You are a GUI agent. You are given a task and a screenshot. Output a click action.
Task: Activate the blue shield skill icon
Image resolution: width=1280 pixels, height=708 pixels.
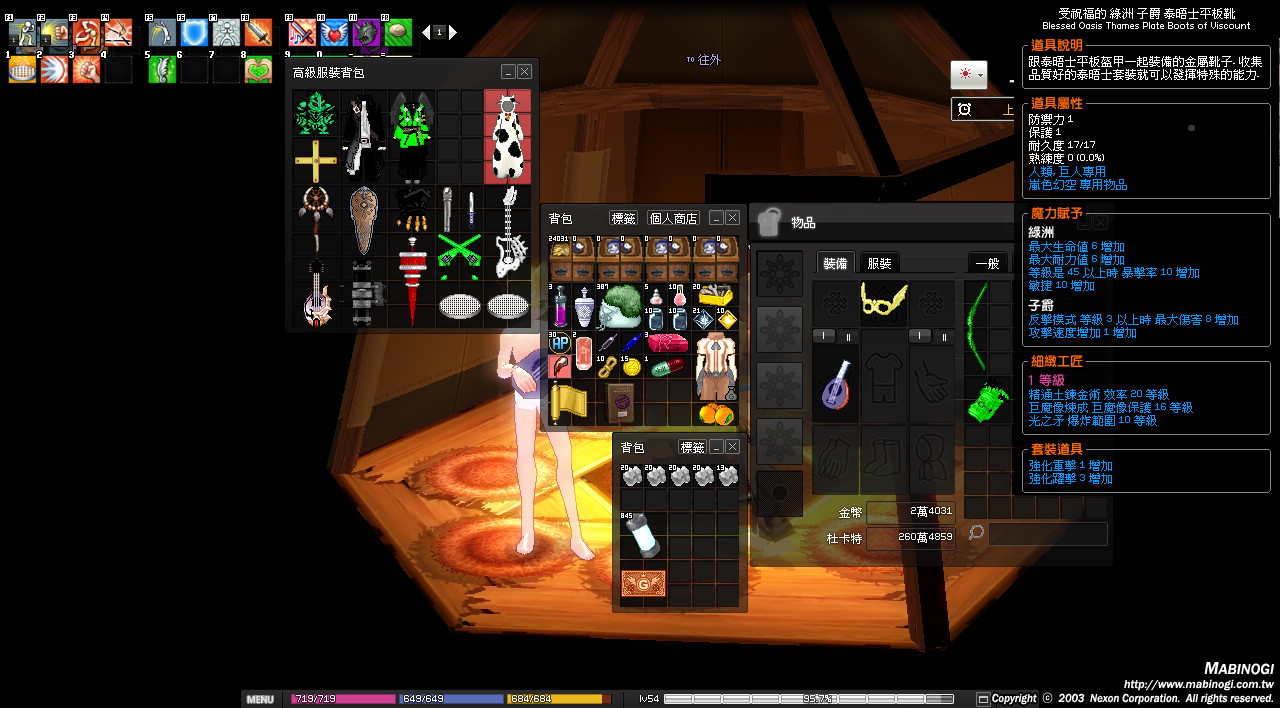(193, 33)
